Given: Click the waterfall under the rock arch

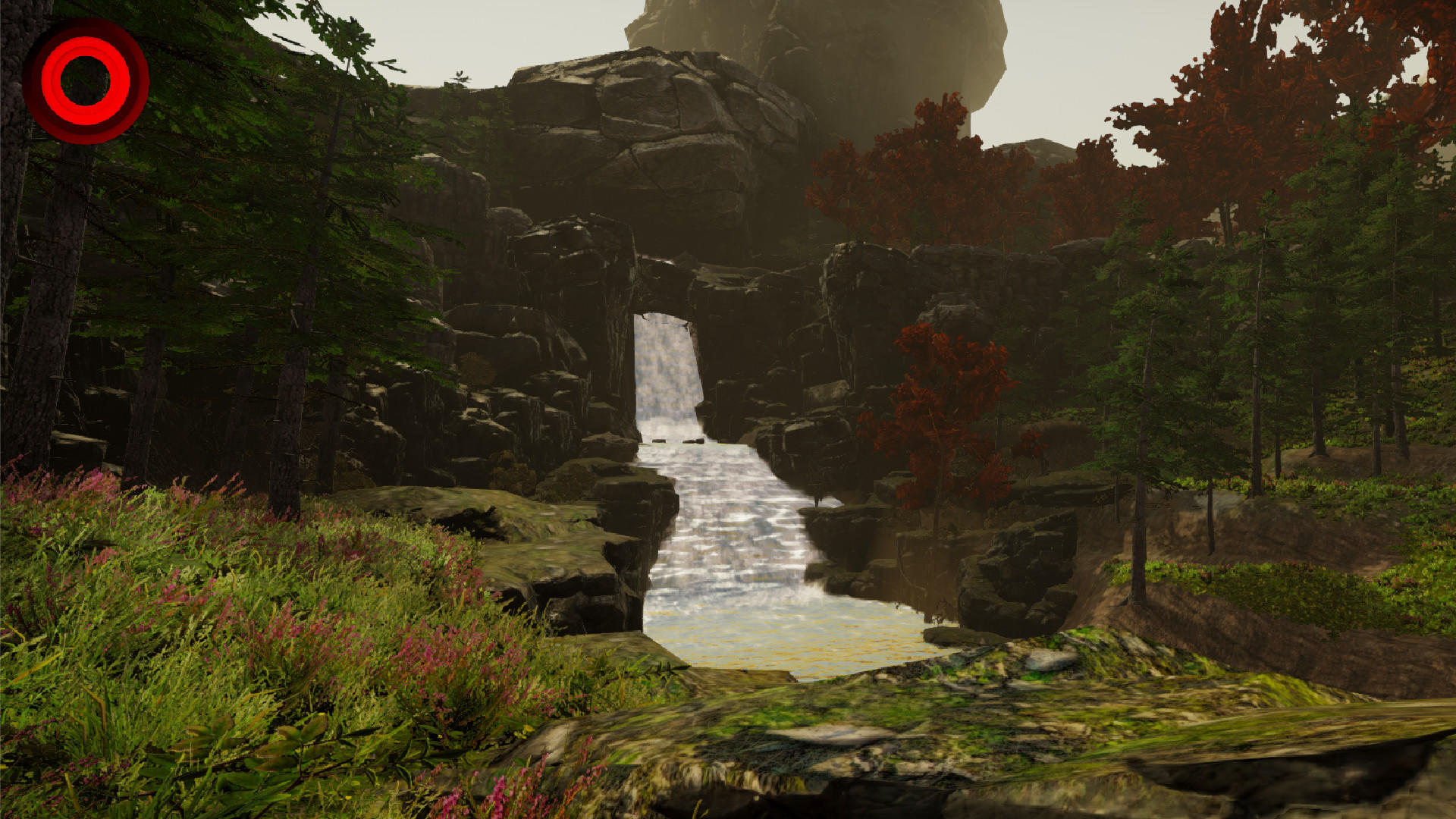Looking at the screenshot, I should tap(667, 372).
